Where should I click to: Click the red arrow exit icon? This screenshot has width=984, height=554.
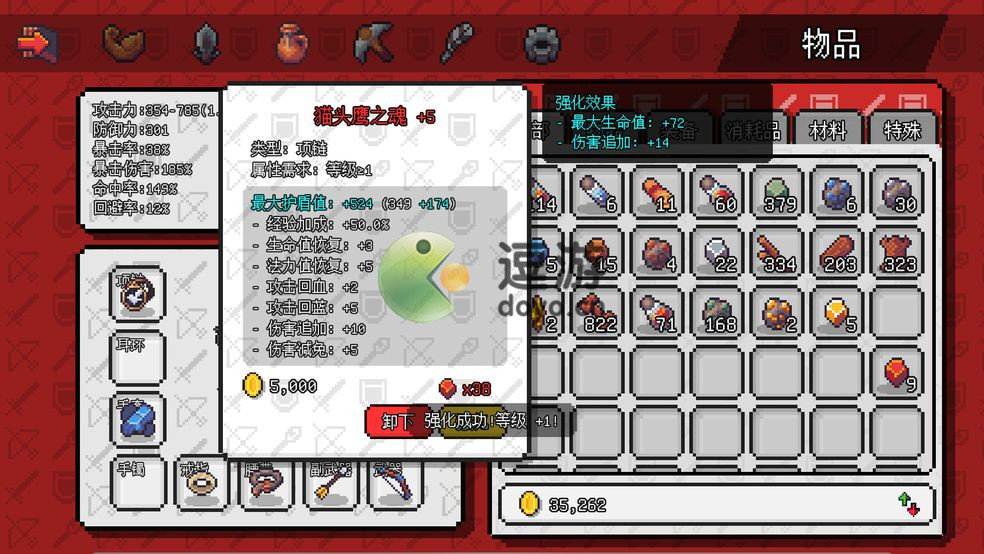point(37,43)
